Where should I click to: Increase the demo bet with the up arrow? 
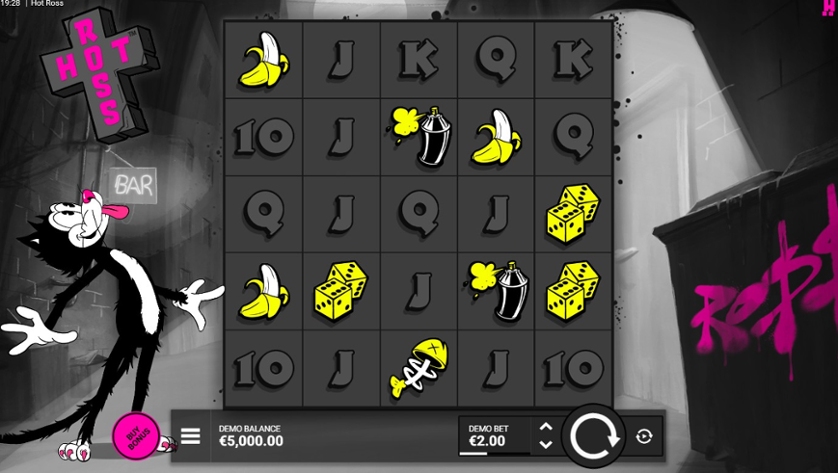[x=546, y=427]
